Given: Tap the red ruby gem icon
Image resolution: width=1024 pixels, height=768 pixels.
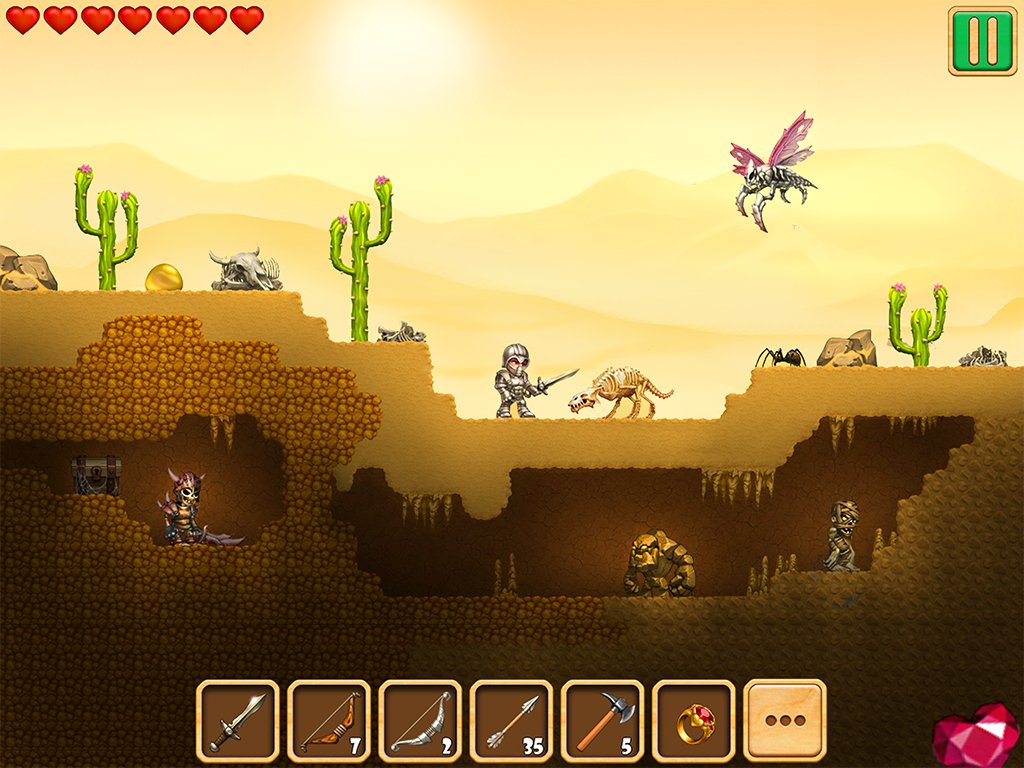Looking at the screenshot, I should pos(976,737).
